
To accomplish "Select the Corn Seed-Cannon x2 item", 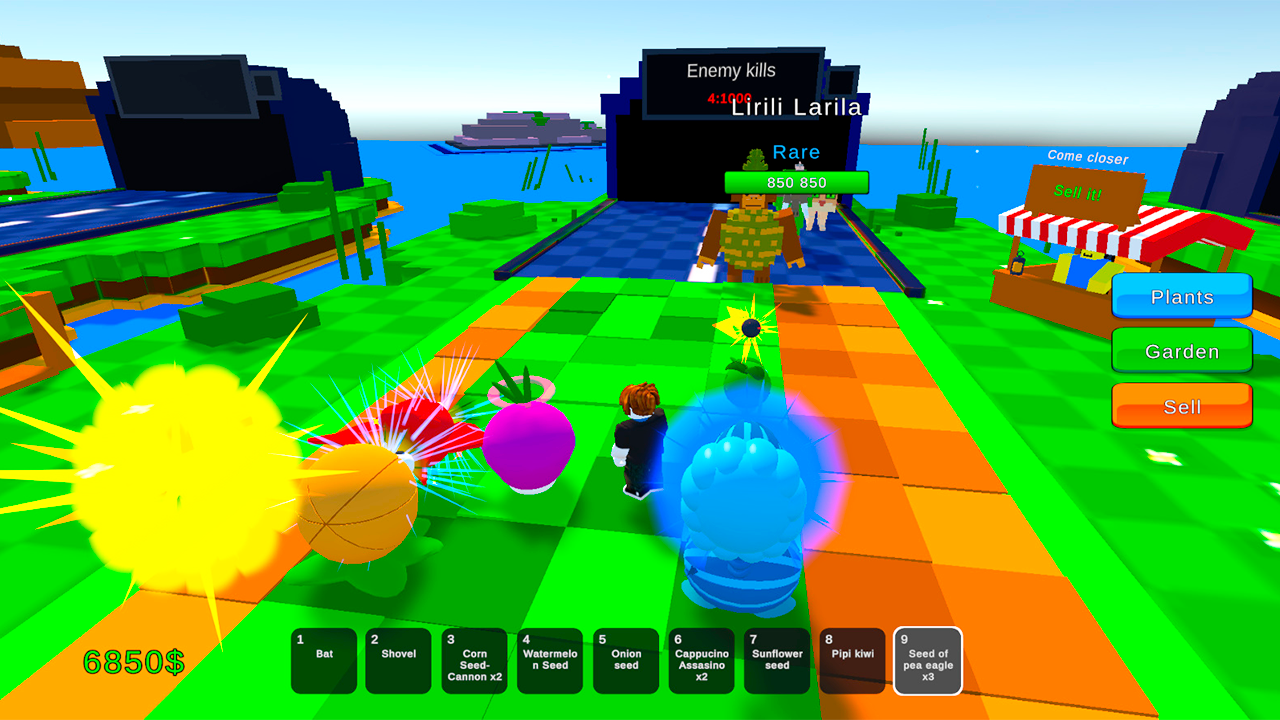I will [474, 661].
